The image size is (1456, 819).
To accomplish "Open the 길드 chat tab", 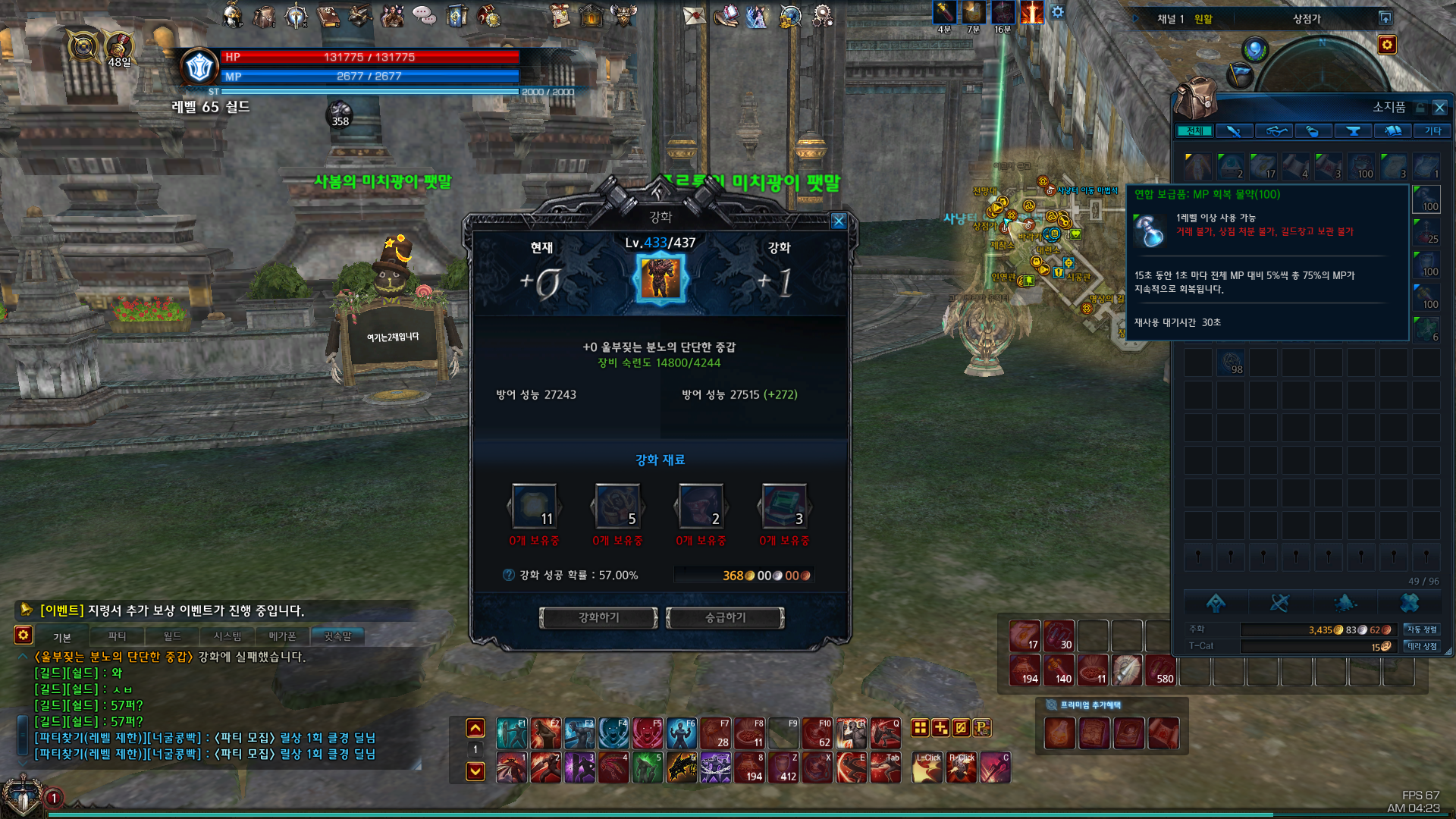I will pos(172,636).
